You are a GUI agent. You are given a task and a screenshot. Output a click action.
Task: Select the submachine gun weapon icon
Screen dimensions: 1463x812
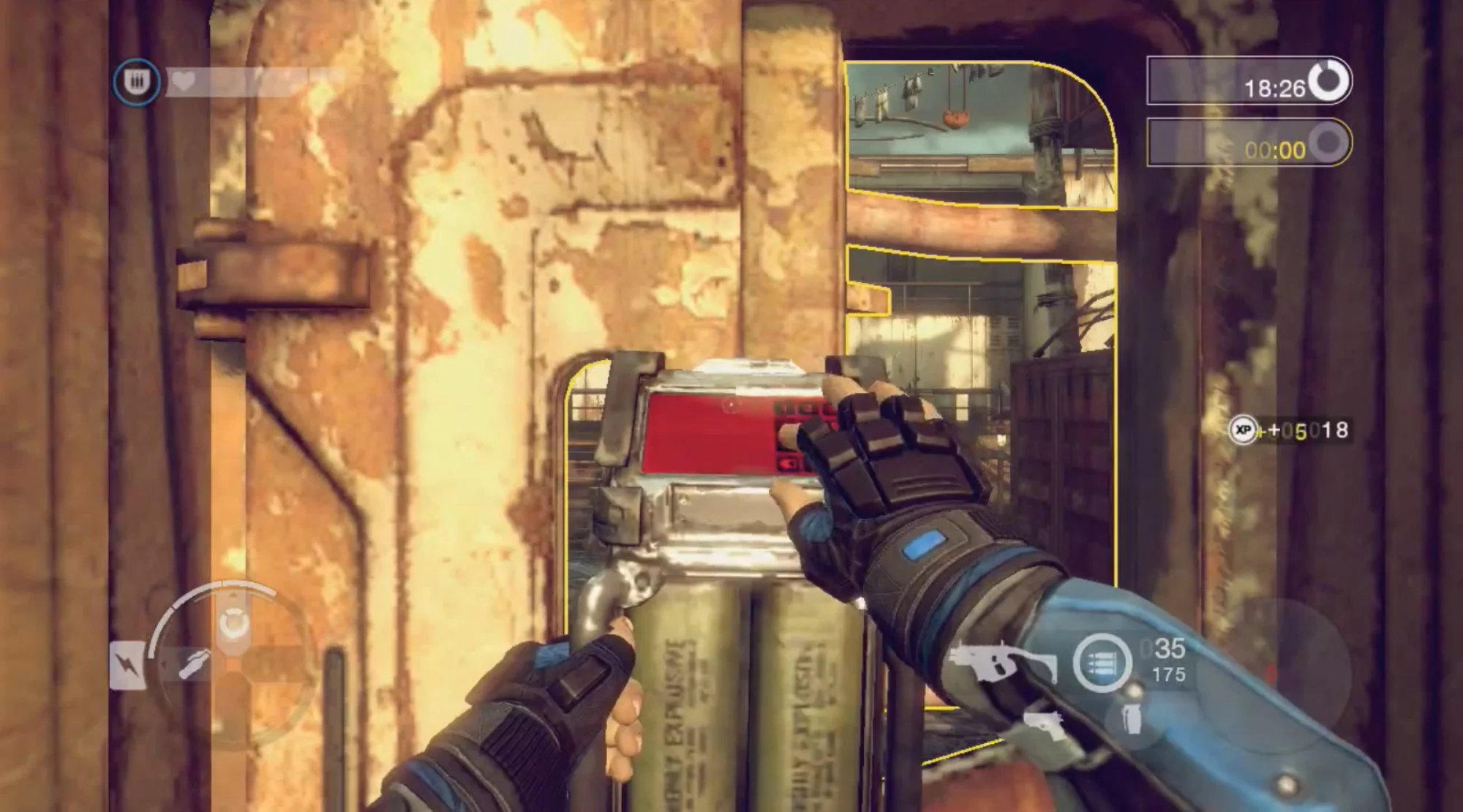tap(1004, 663)
